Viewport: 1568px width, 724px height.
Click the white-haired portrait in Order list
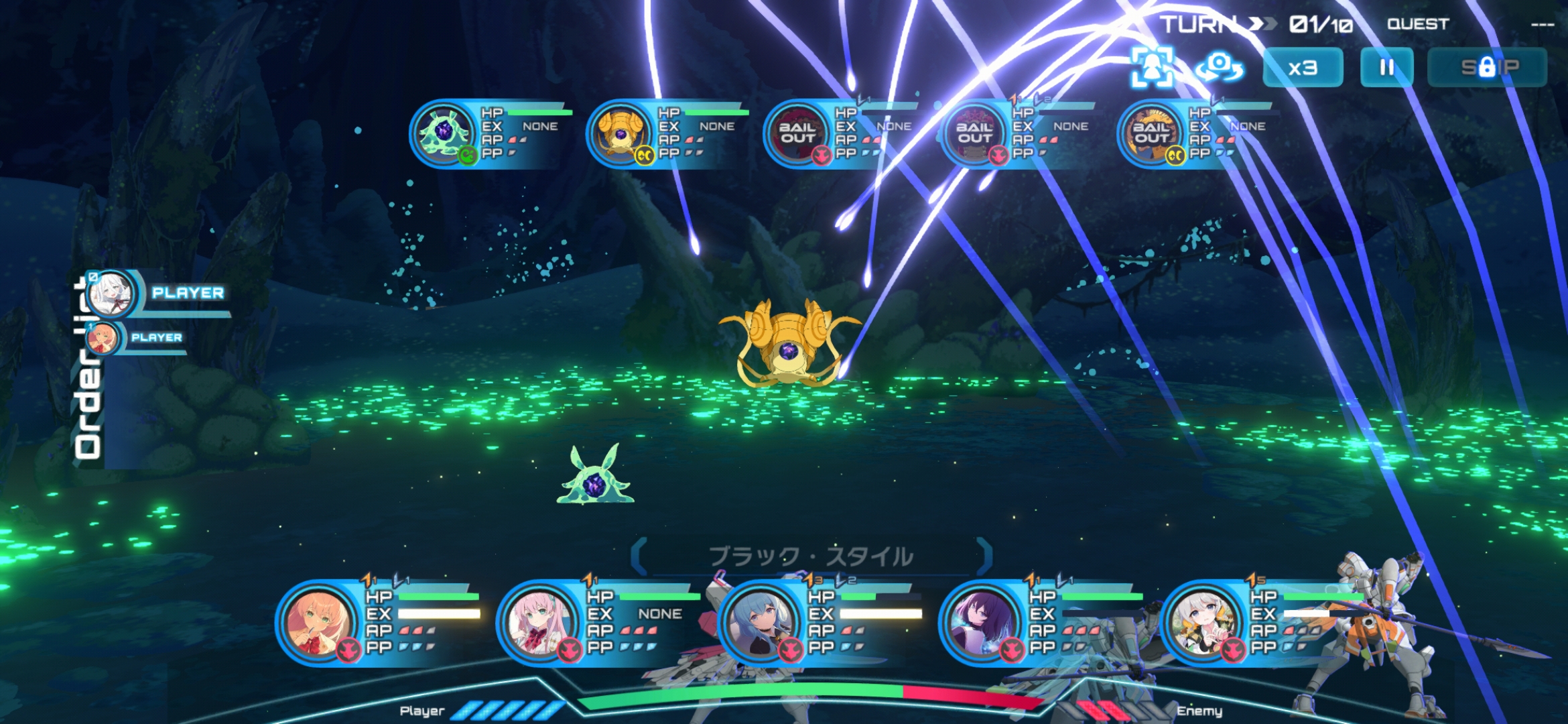(111, 293)
